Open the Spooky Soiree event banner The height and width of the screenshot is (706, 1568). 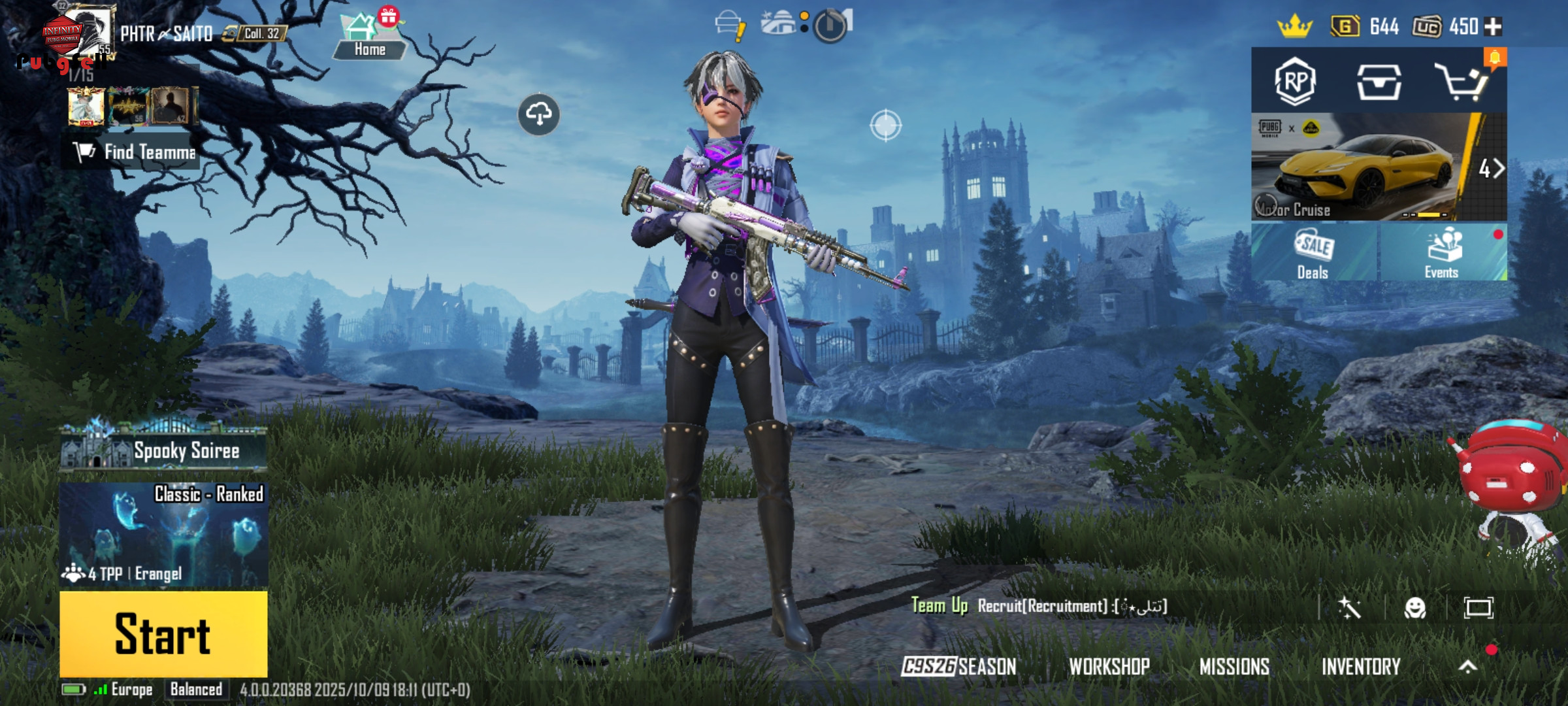point(163,450)
